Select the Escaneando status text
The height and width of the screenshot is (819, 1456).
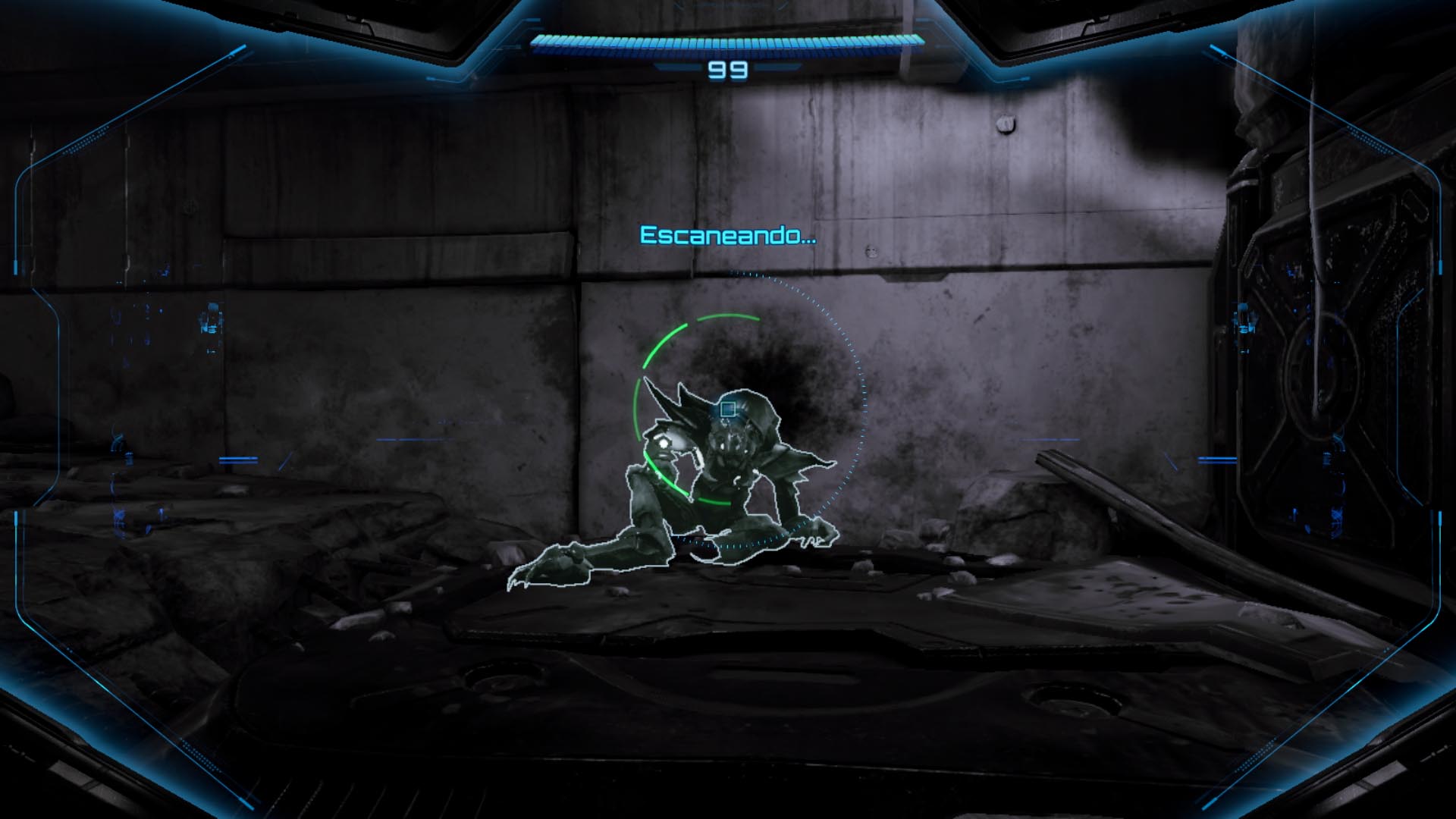[x=726, y=235]
